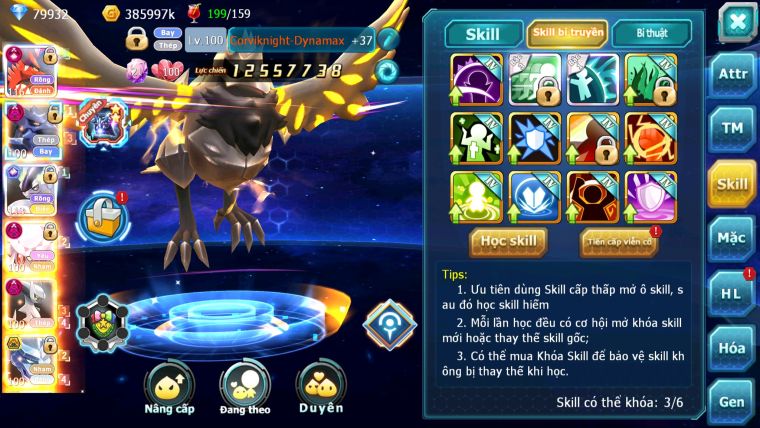The image size is (760, 428).
Task: Choose the Đang theo follow button
Action: click(x=245, y=387)
